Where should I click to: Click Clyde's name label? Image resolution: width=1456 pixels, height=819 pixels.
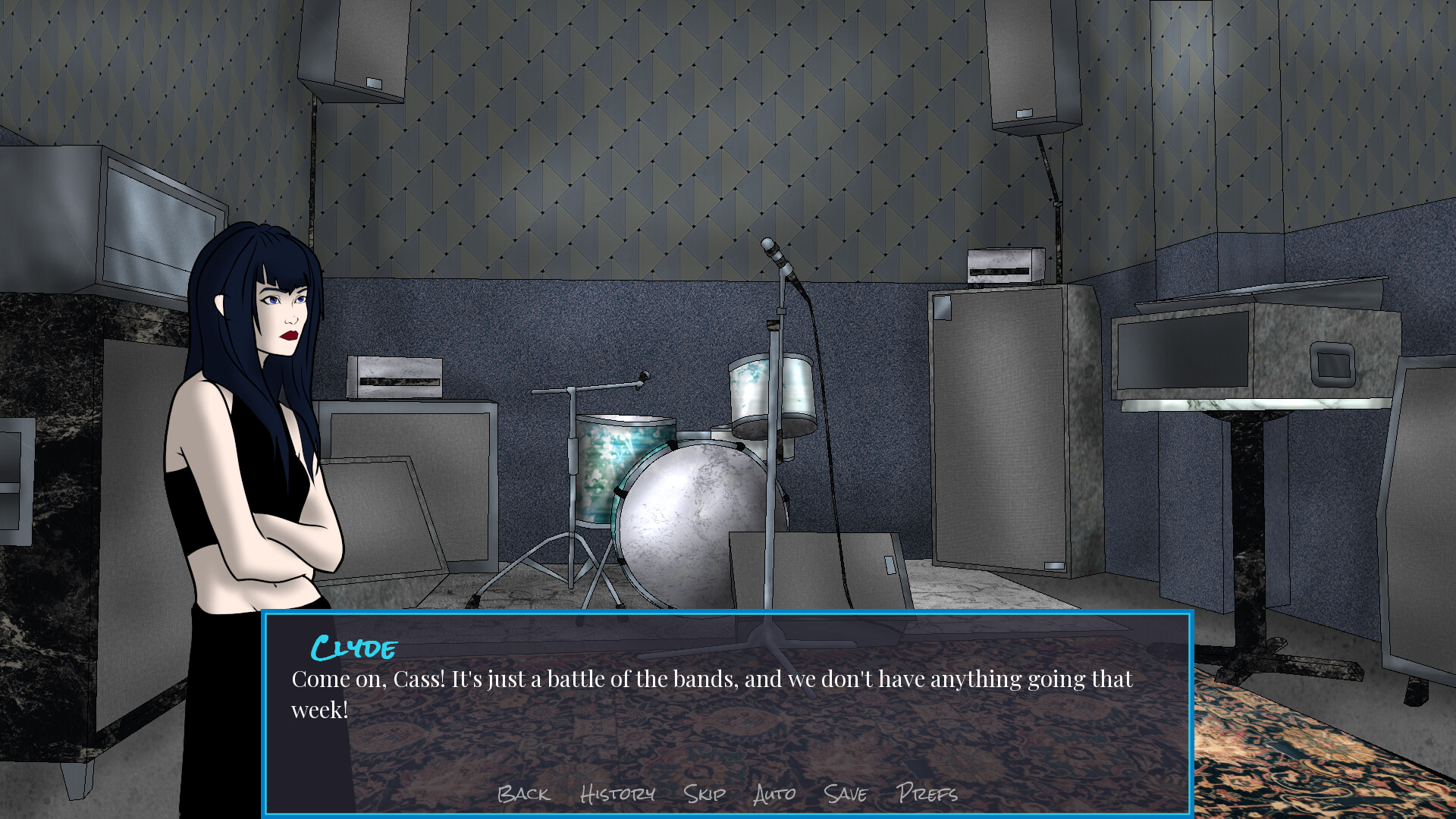coord(353,647)
